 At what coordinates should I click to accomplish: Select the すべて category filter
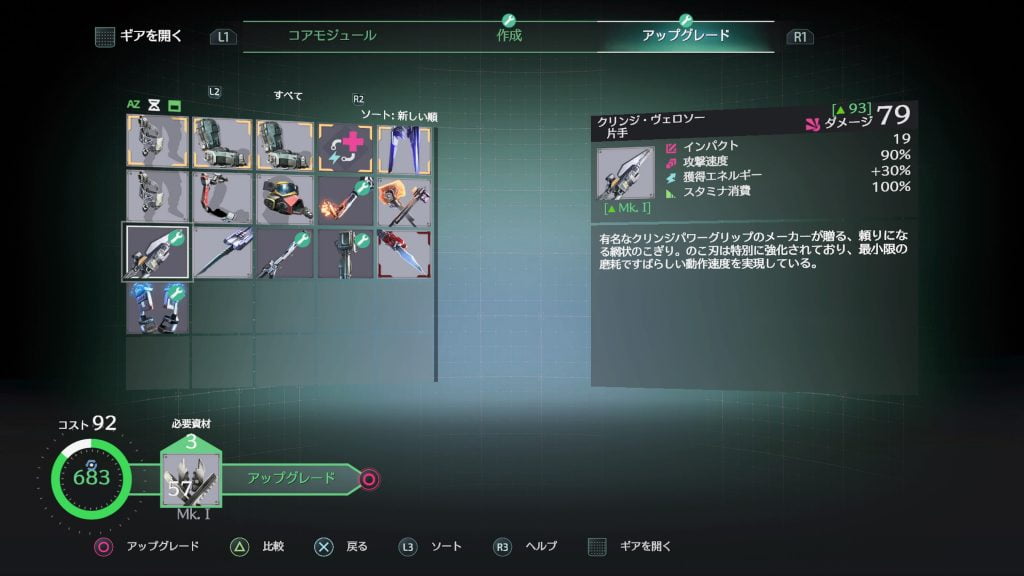tap(288, 96)
